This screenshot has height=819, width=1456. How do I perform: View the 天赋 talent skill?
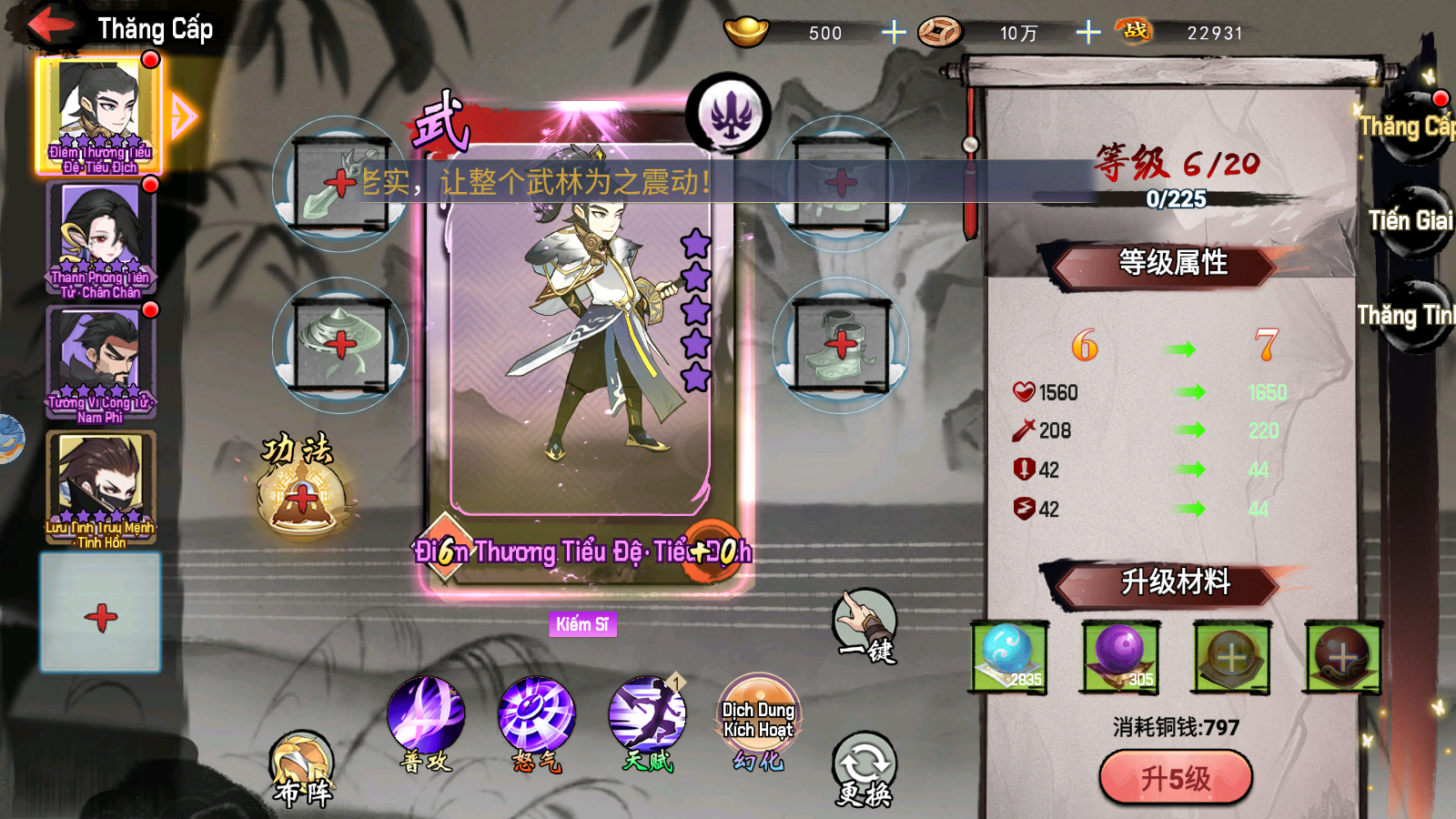point(647,715)
